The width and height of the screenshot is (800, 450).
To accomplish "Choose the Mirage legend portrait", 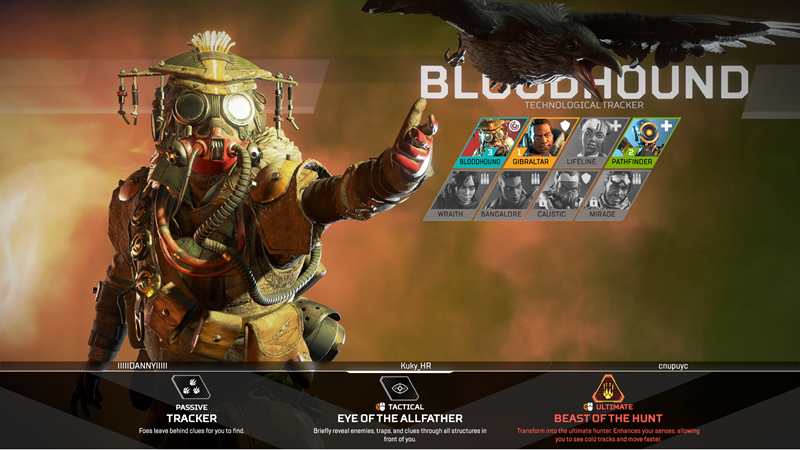I will coord(614,194).
